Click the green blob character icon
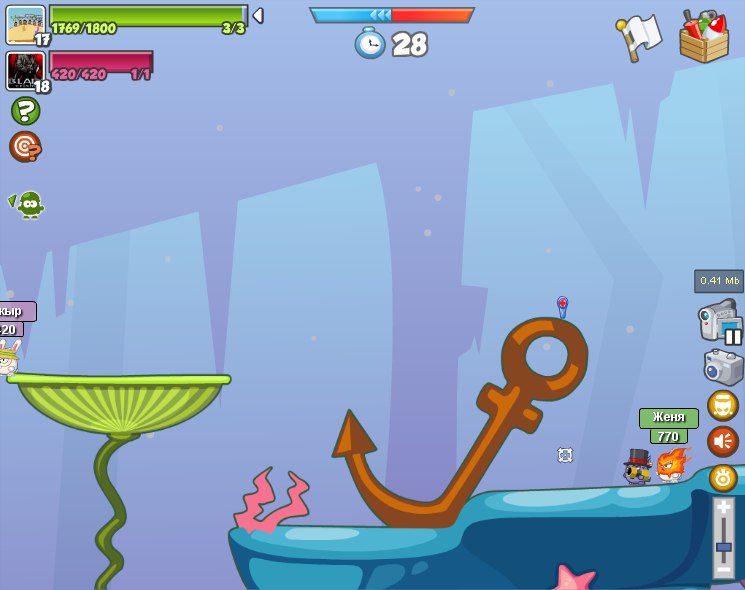This screenshot has height=590, width=745. coord(29,204)
